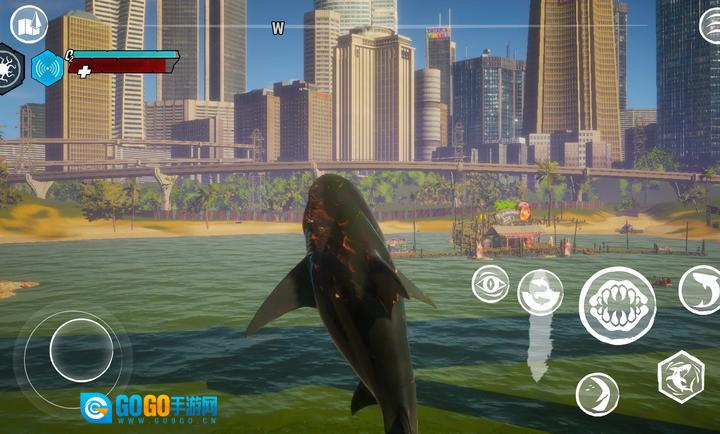Viewport: 720px width, 434px height.
Task: Bite with the large jaws button
Action: tap(617, 305)
